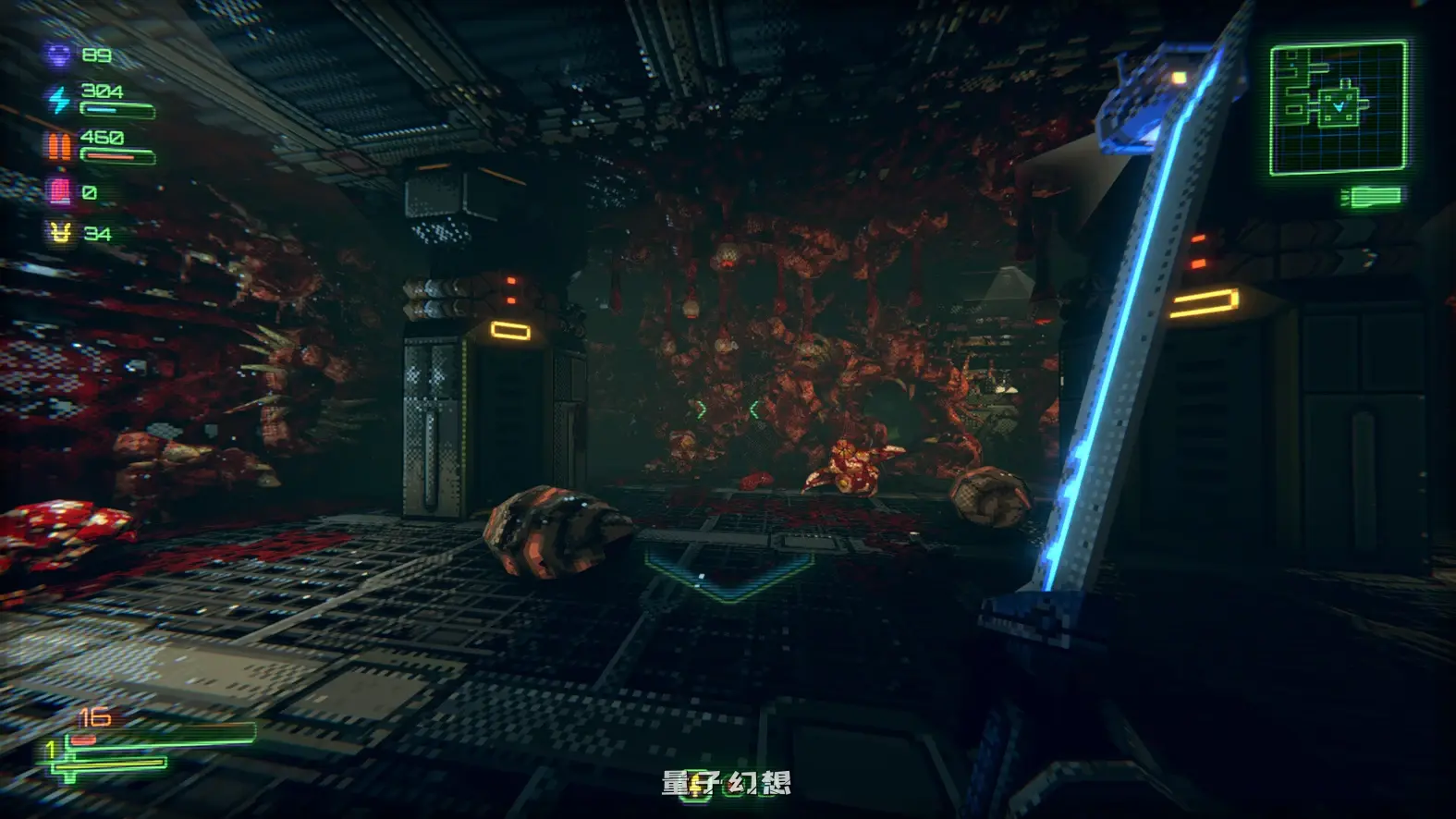Select the orange ammo cells icon
1456x819 pixels.
(x=58, y=145)
